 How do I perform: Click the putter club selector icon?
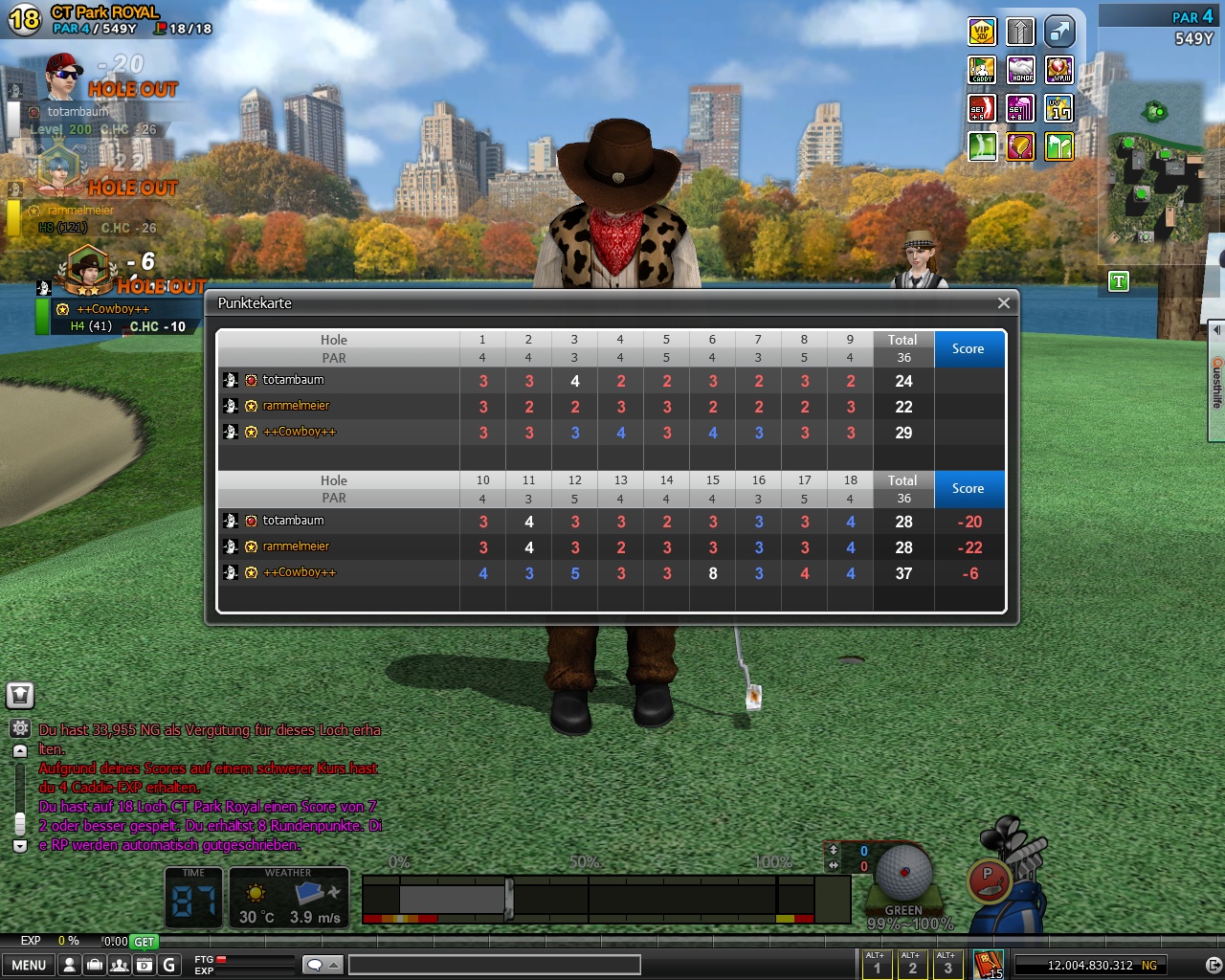pyautogui.click(x=991, y=879)
